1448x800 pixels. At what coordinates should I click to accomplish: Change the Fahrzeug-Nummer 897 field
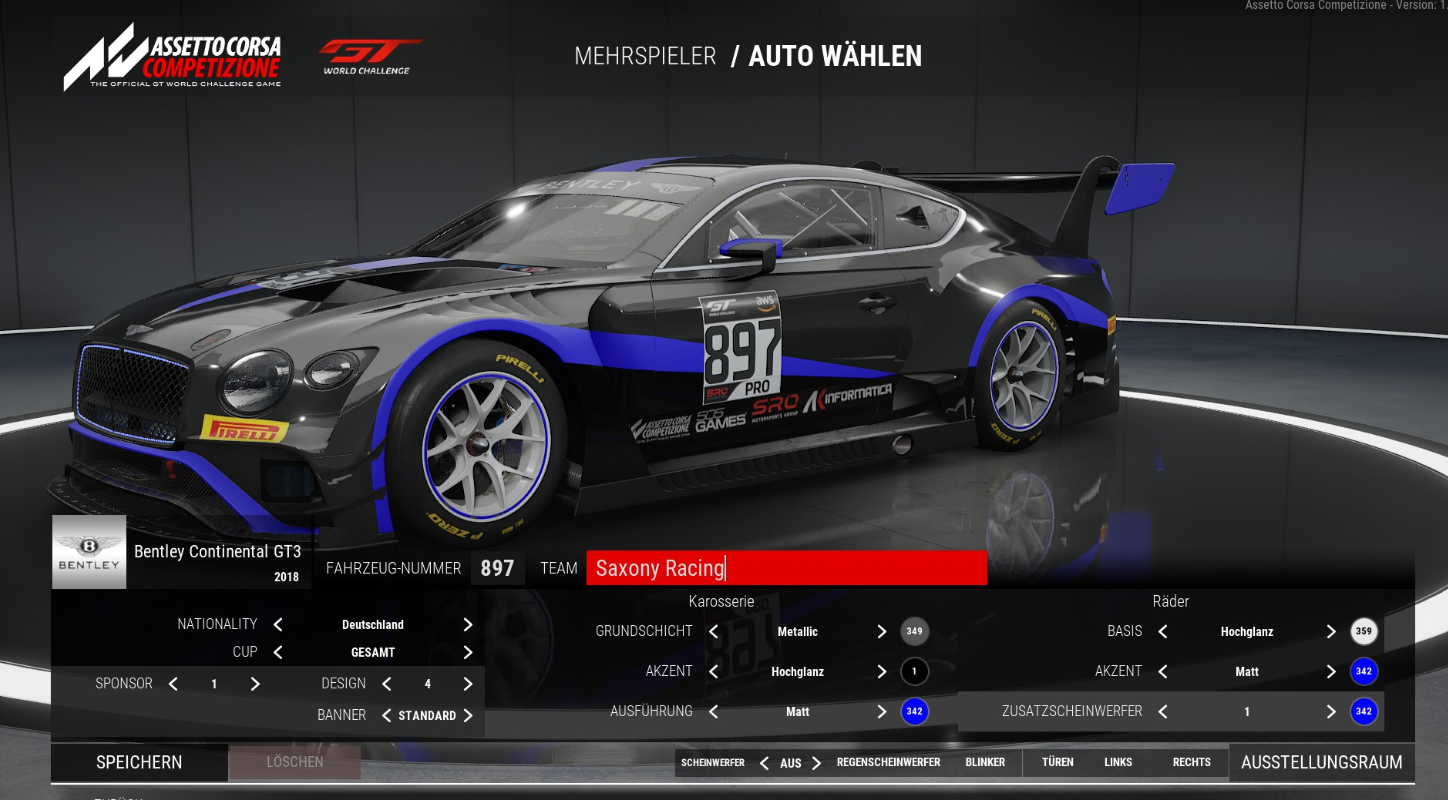tap(497, 568)
